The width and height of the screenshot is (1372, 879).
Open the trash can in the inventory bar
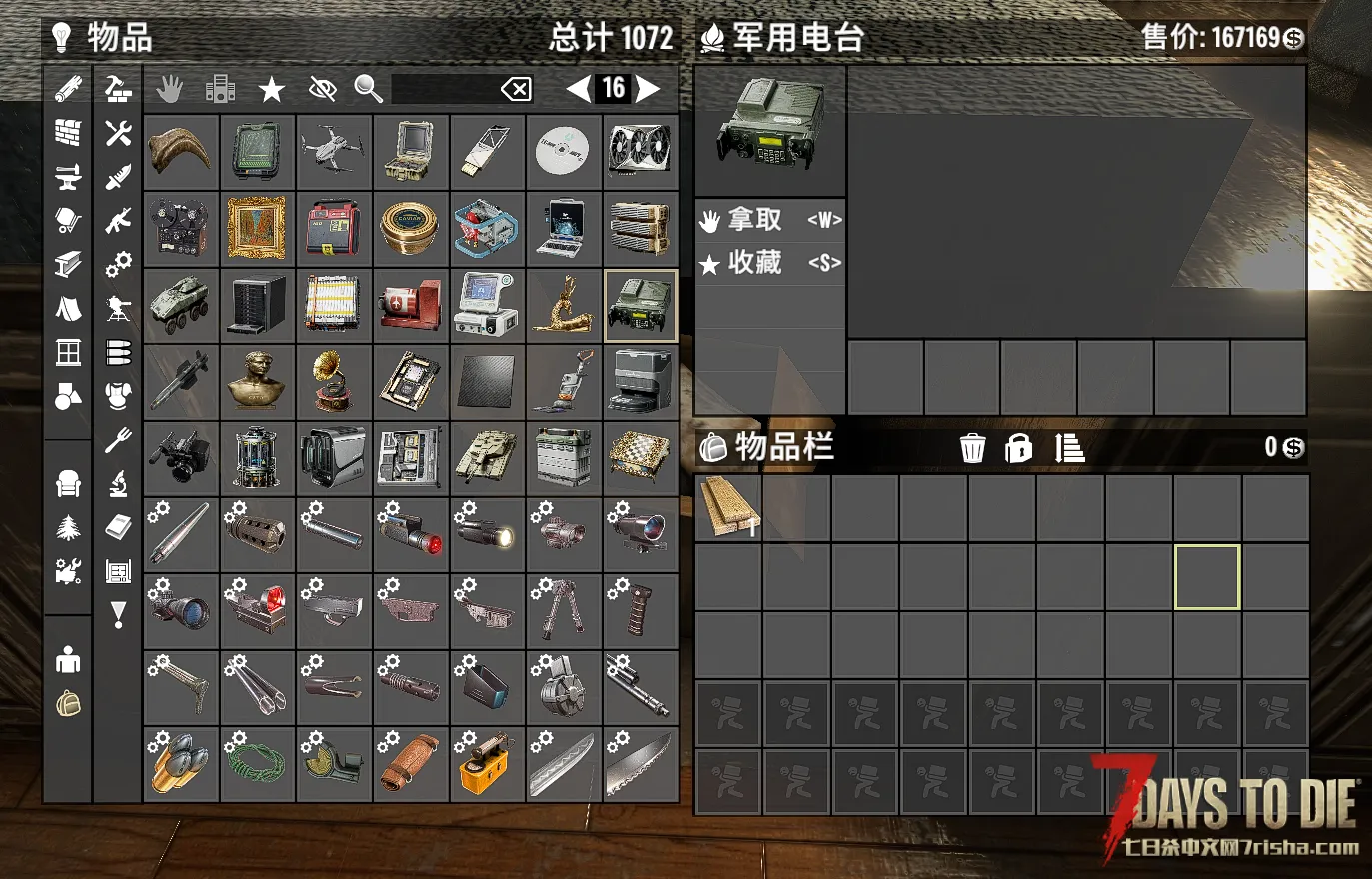pyautogui.click(x=972, y=448)
